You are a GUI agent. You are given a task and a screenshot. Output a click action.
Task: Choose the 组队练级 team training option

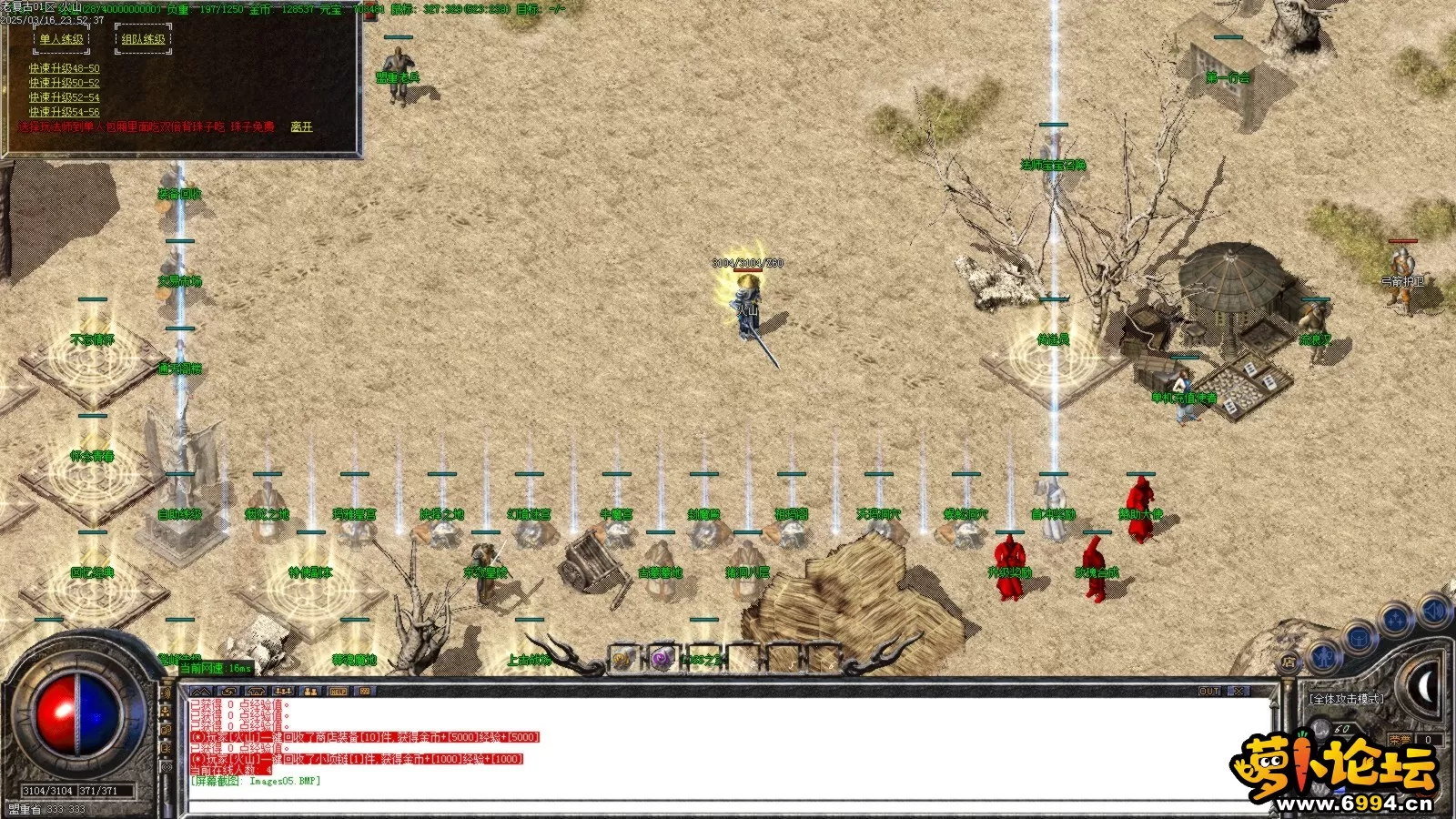143,39
